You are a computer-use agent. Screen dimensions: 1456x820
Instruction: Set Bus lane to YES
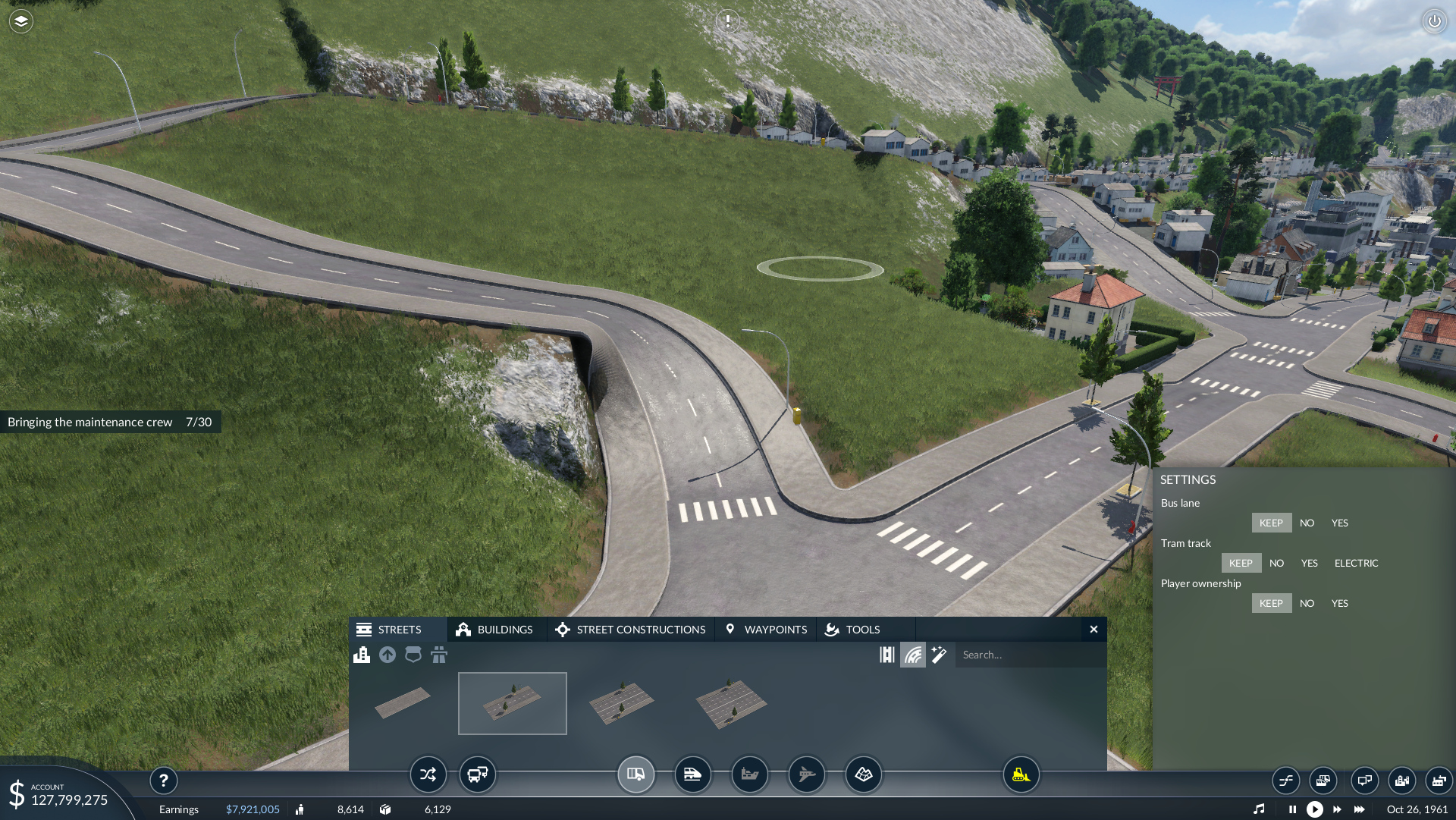click(1339, 523)
